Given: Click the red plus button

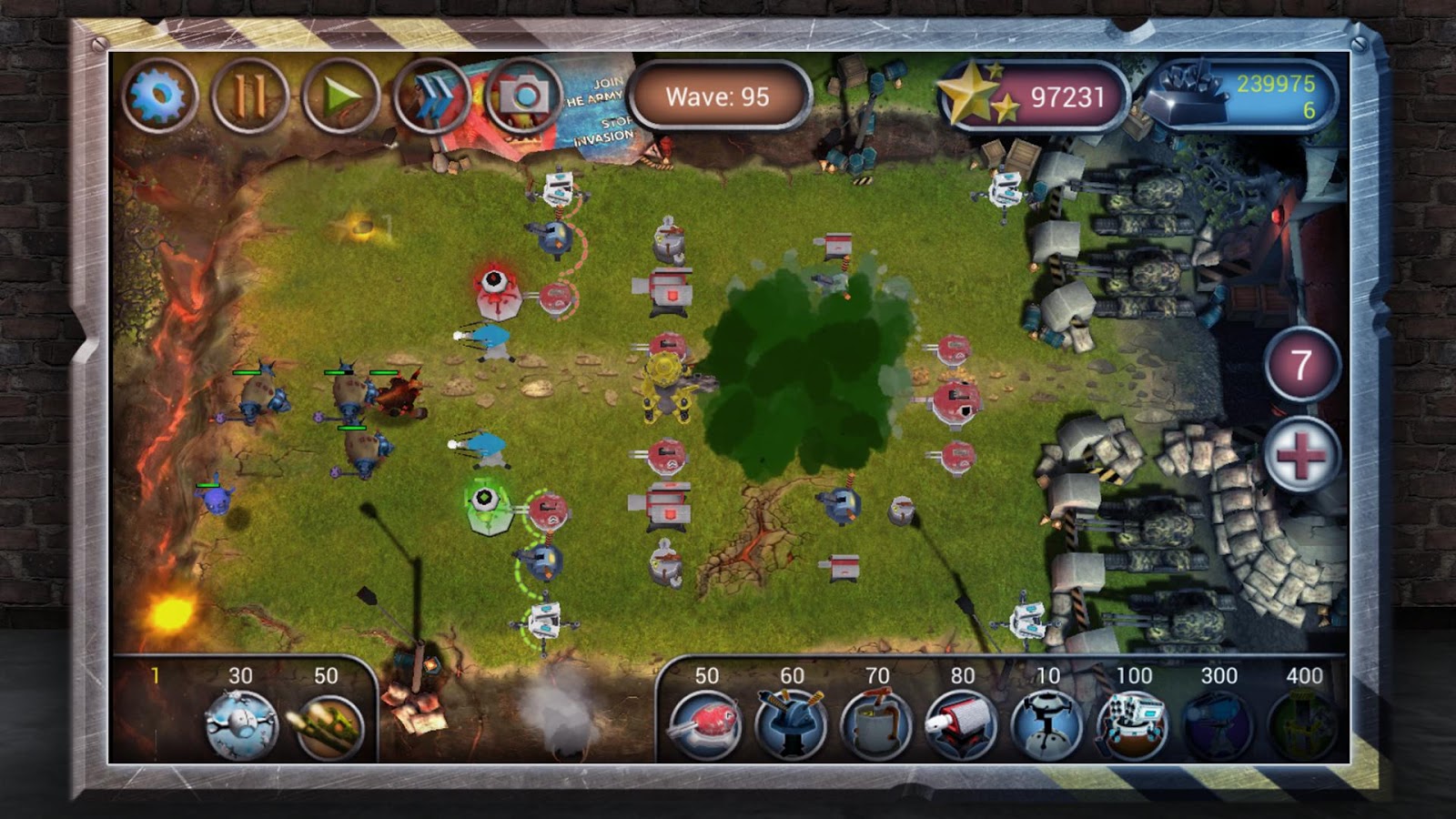Looking at the screenshot, I should click(x=1301, y=454).
